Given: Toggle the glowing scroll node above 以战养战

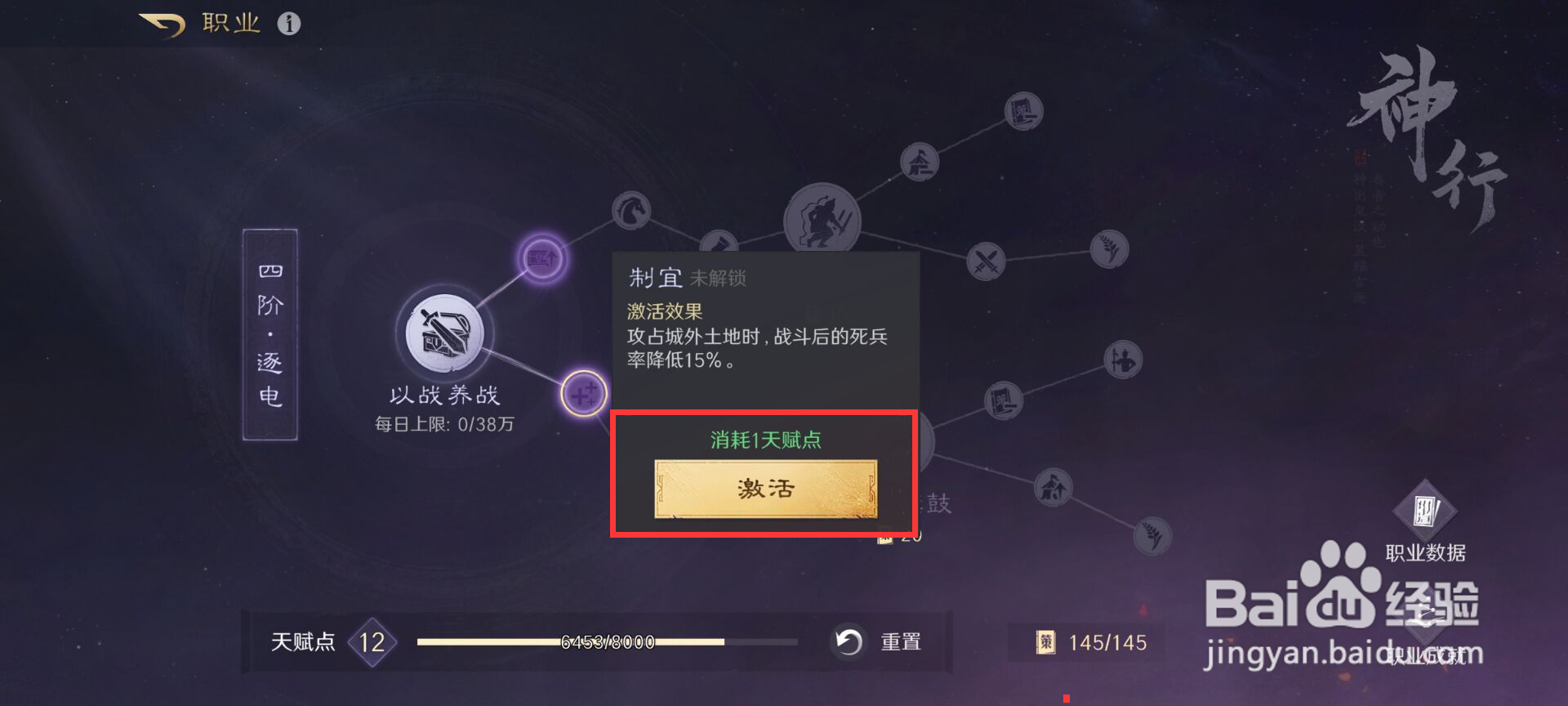Looking at the screenshot, I should tap(541, 257).
